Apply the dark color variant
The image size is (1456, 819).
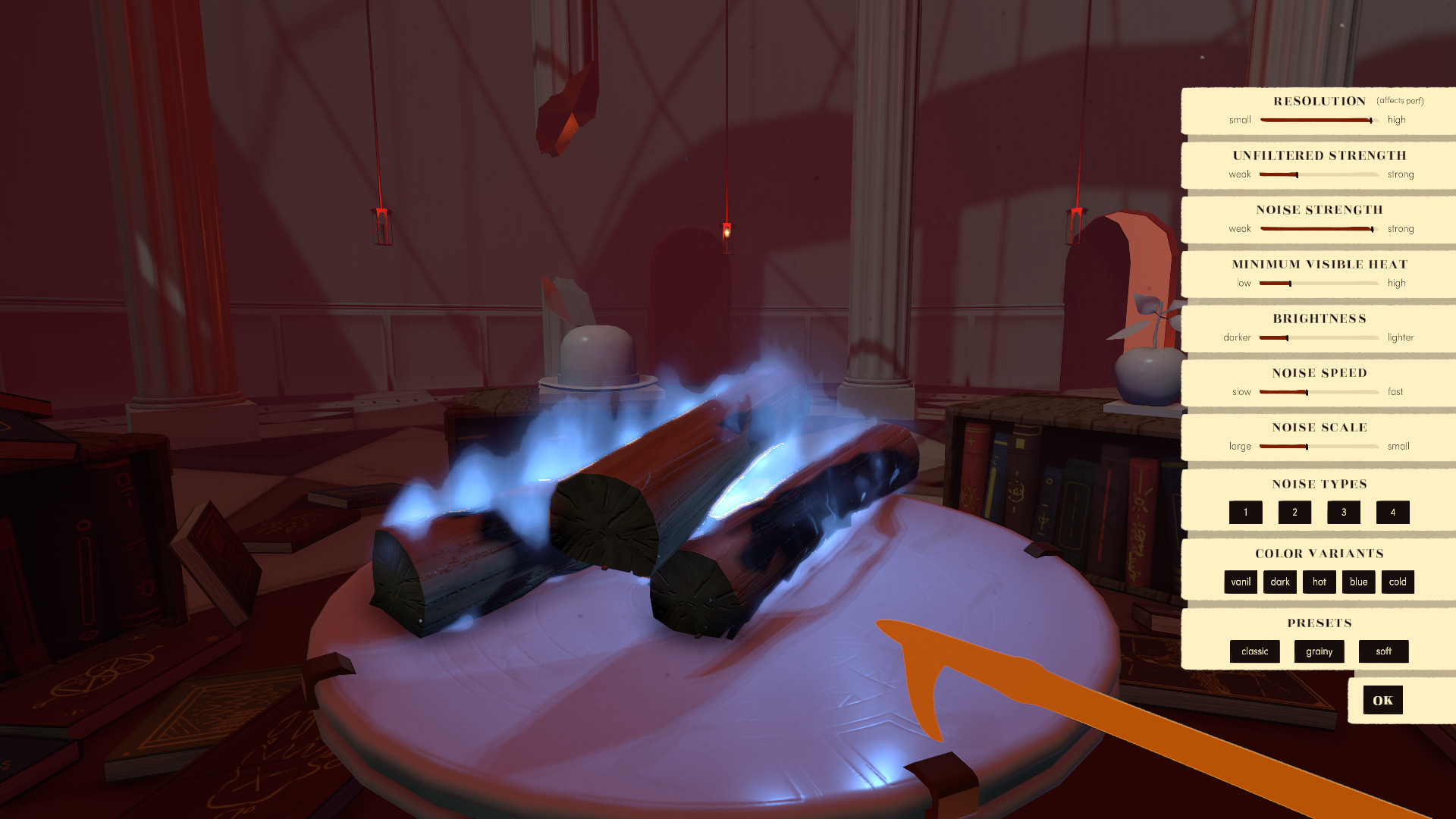coord(1280,582)
